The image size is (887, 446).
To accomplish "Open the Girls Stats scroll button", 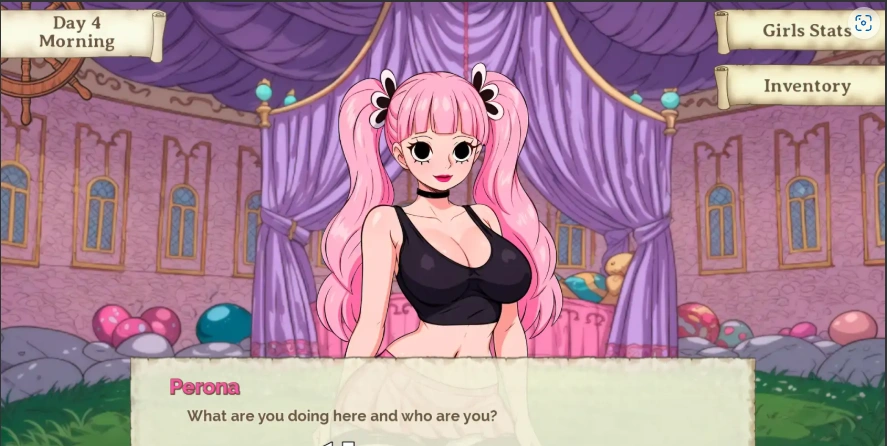I will coord(800,31).
